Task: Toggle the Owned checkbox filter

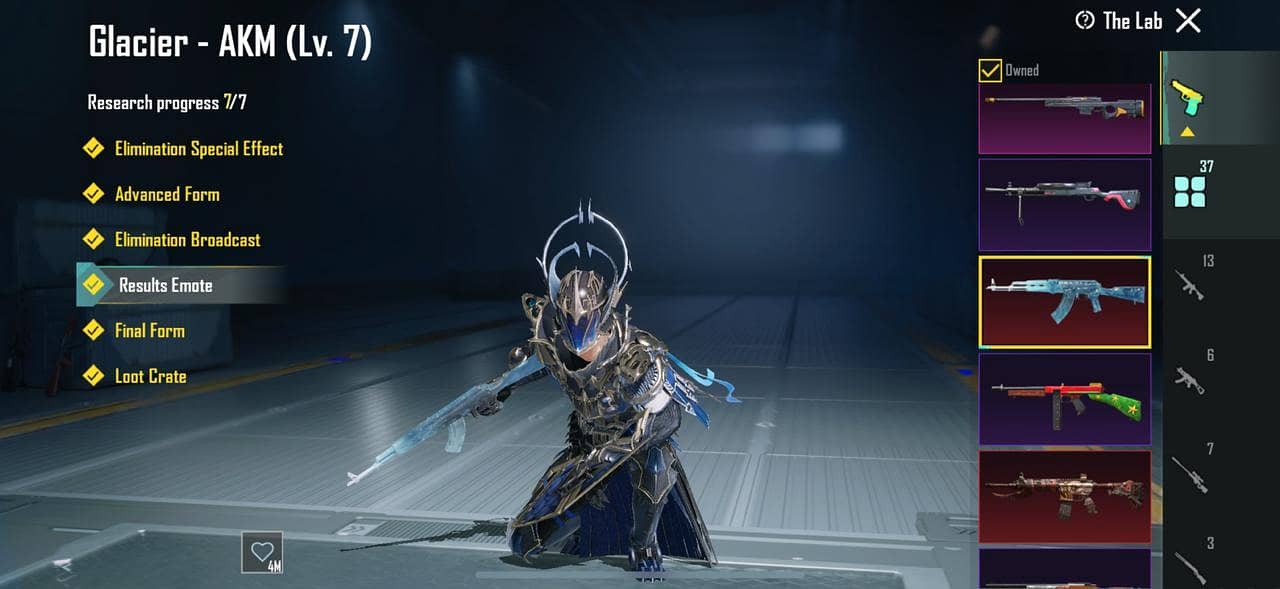Action: tap(990, 70)
